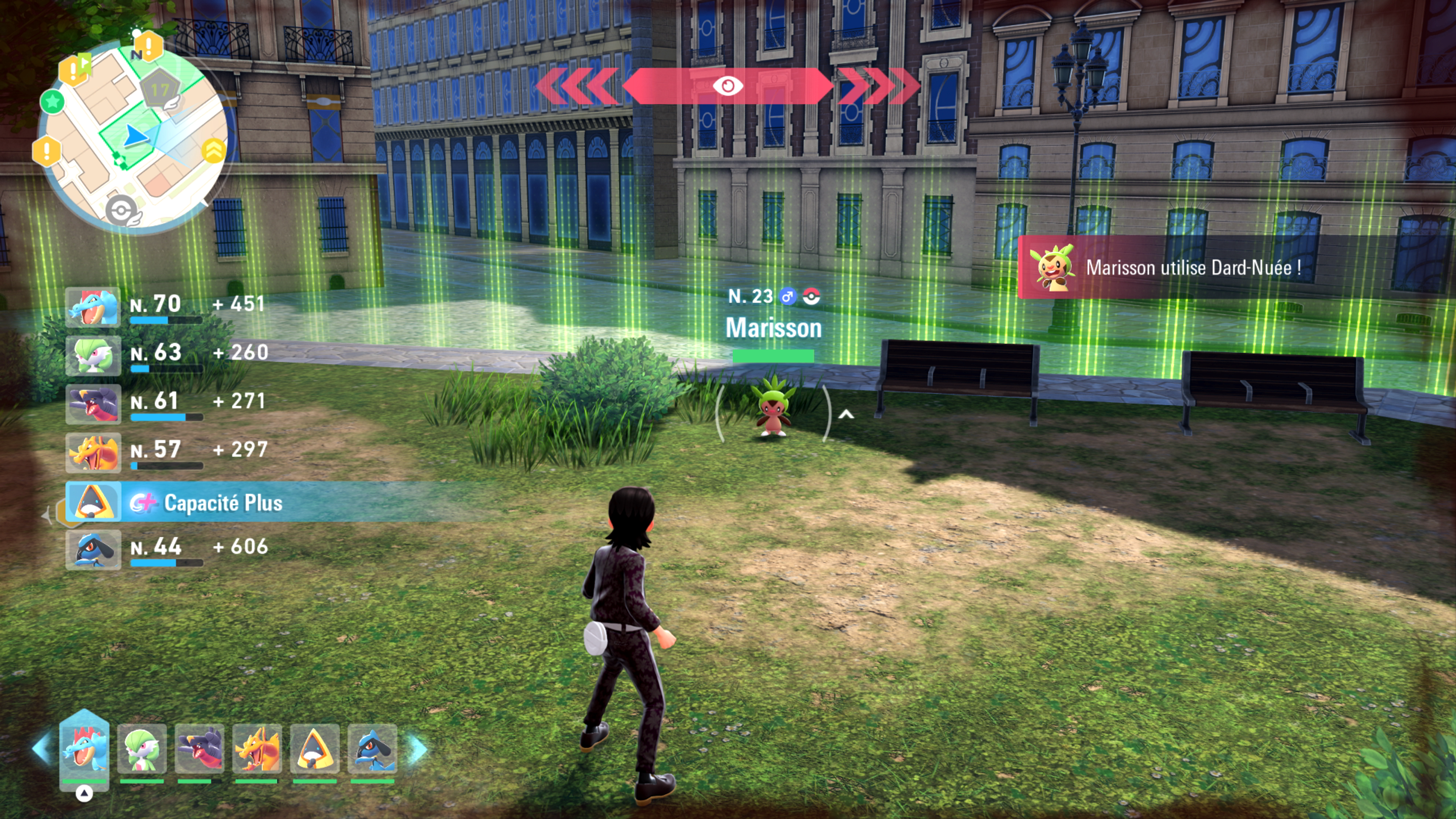Switch to Riolu in the party bar

coord(372,749)
